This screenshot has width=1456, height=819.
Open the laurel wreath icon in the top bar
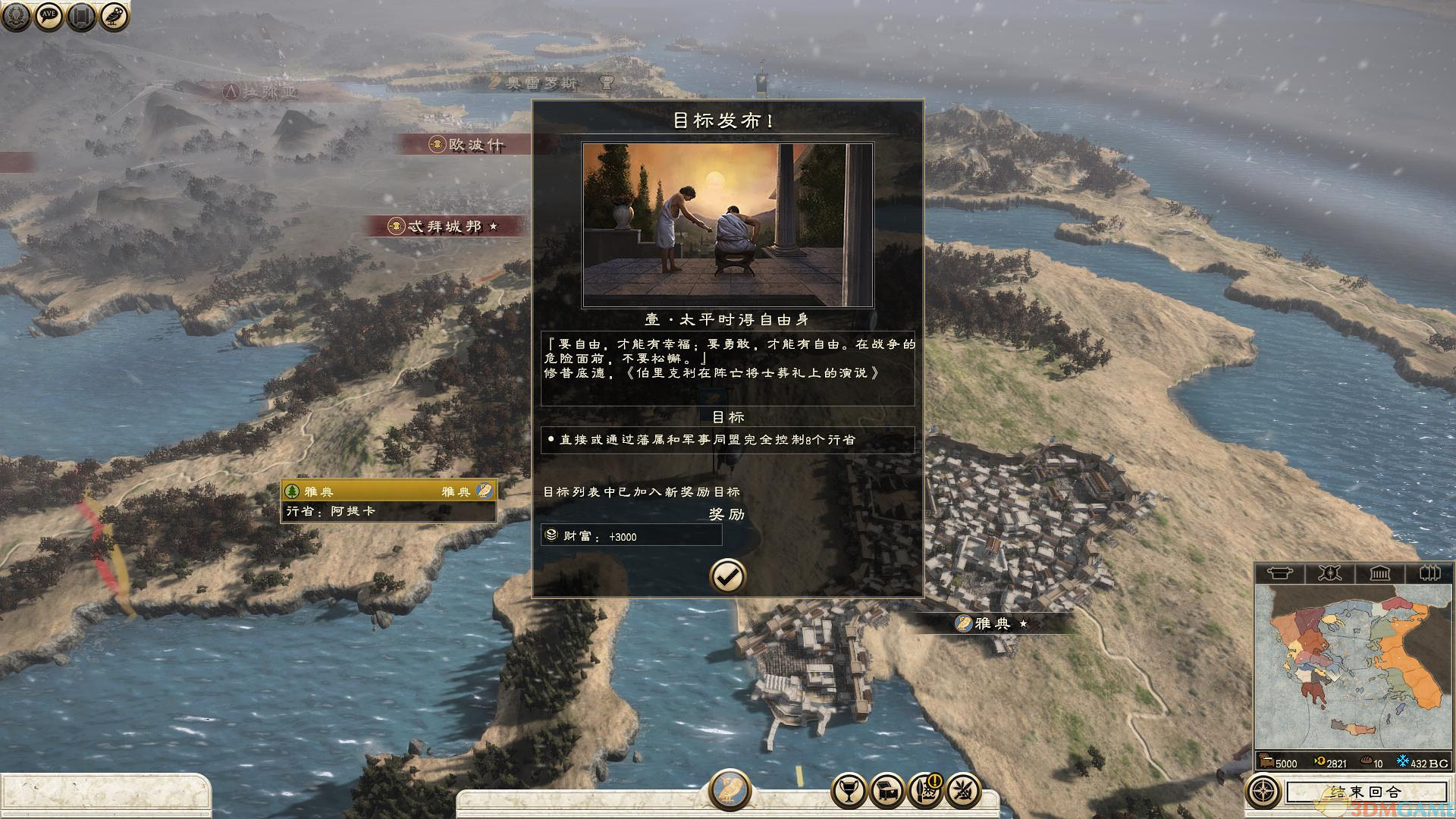pyautogui.click(x=16, y=17)
